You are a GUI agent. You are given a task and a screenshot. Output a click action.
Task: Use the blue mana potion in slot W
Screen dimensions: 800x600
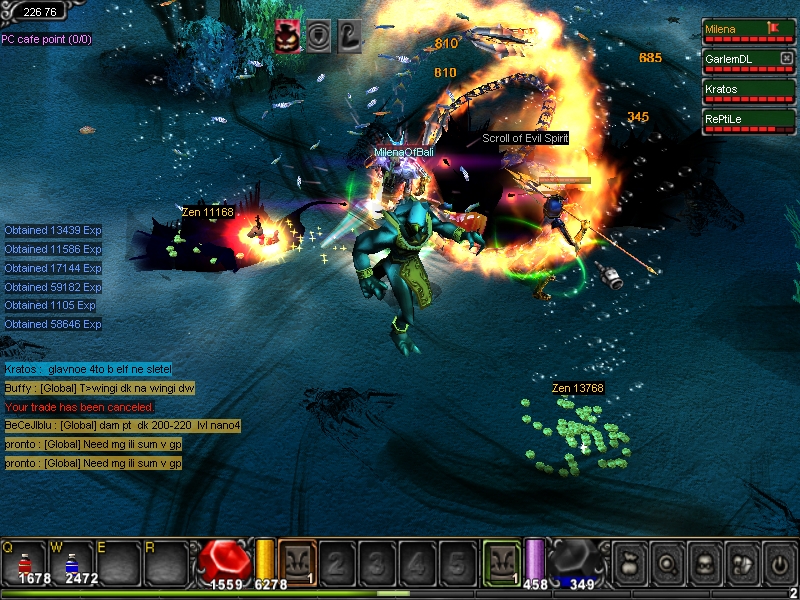pyautogui.click(x=73, y=562)
